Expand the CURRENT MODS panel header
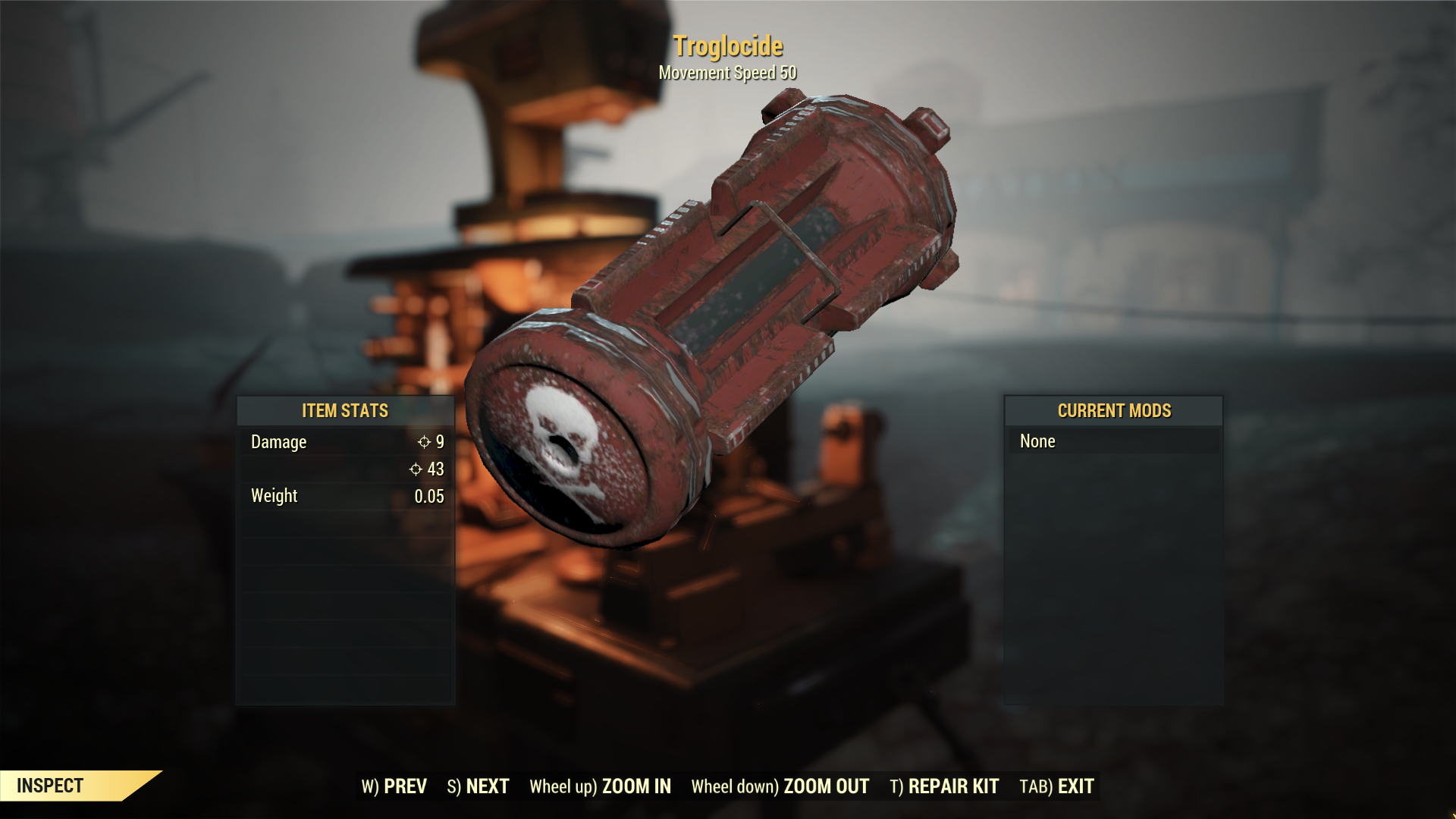Image resolution: width=1456 pixels, height=819 pixels. pos(1113,411)
